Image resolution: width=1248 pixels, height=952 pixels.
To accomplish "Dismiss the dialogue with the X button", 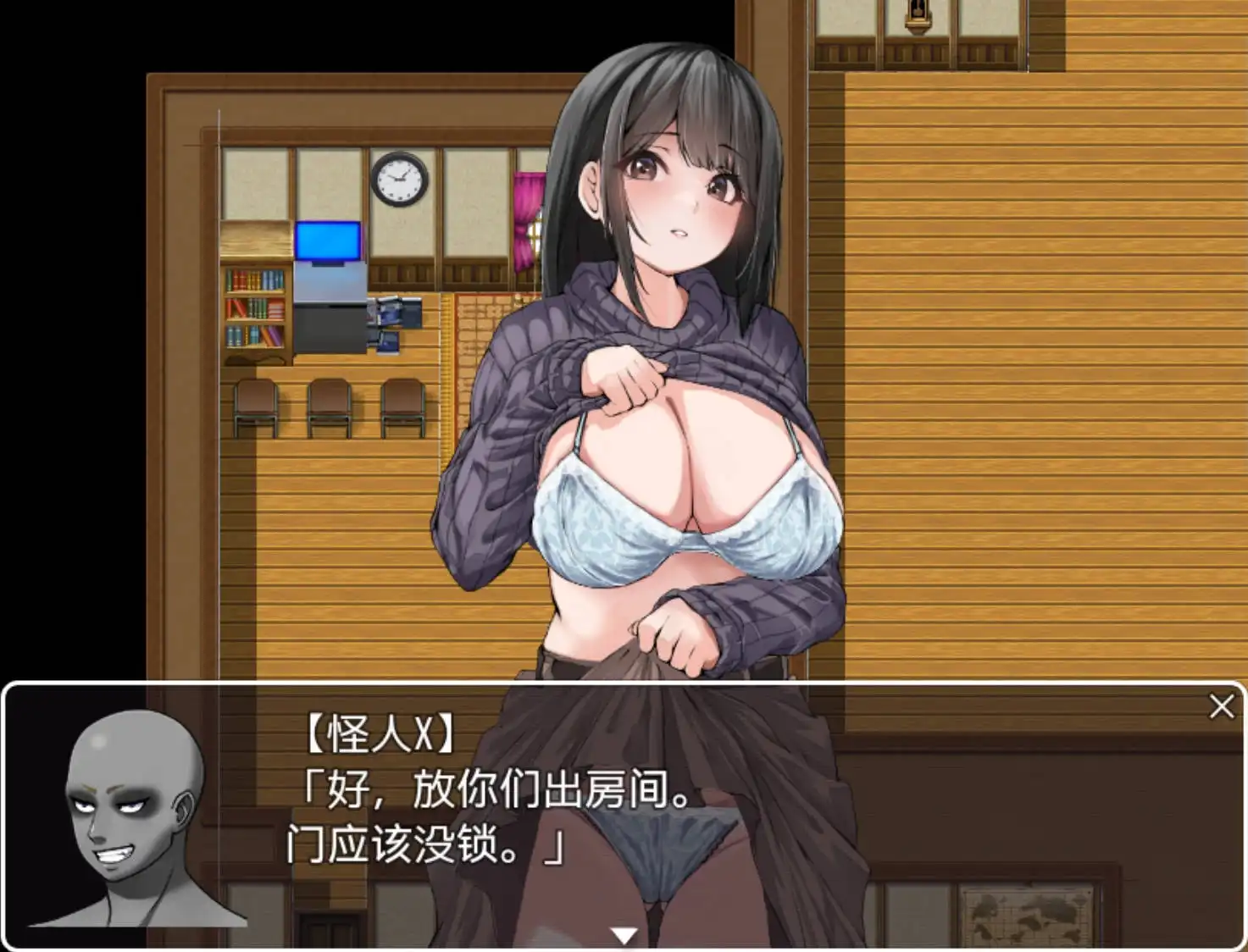I will click(1220, 706).
